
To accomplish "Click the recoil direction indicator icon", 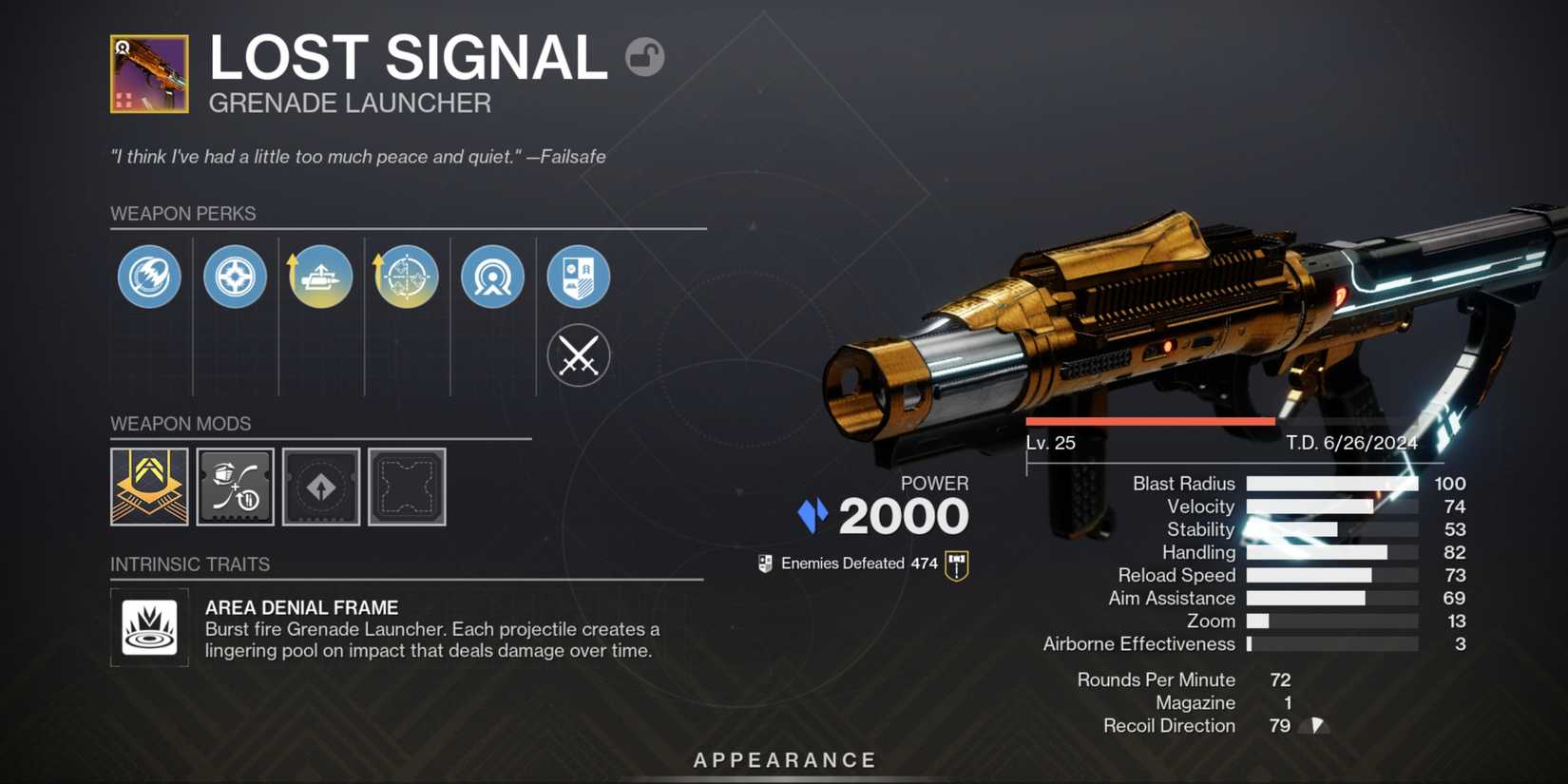I will point(1316,725).
